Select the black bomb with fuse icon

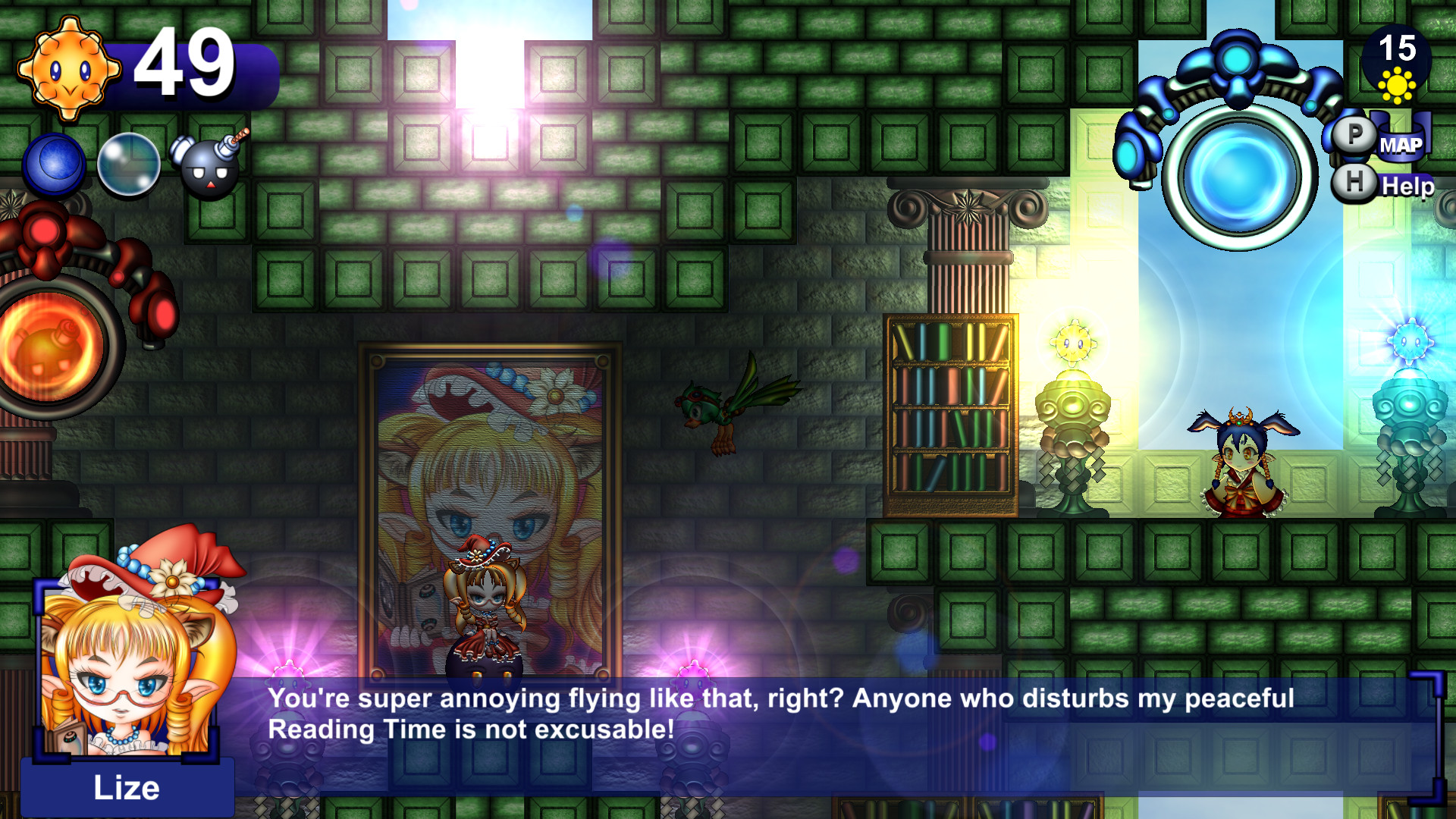(206, 167)
